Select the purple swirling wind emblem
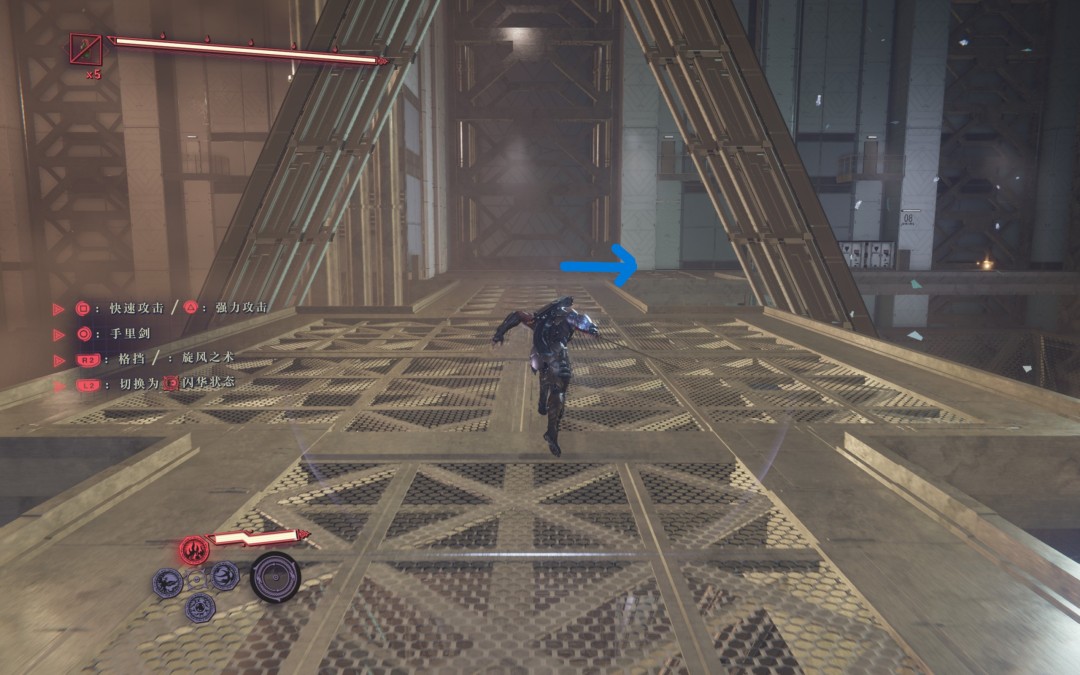This screenshot has height=675, width=1080. click(225, 575)
